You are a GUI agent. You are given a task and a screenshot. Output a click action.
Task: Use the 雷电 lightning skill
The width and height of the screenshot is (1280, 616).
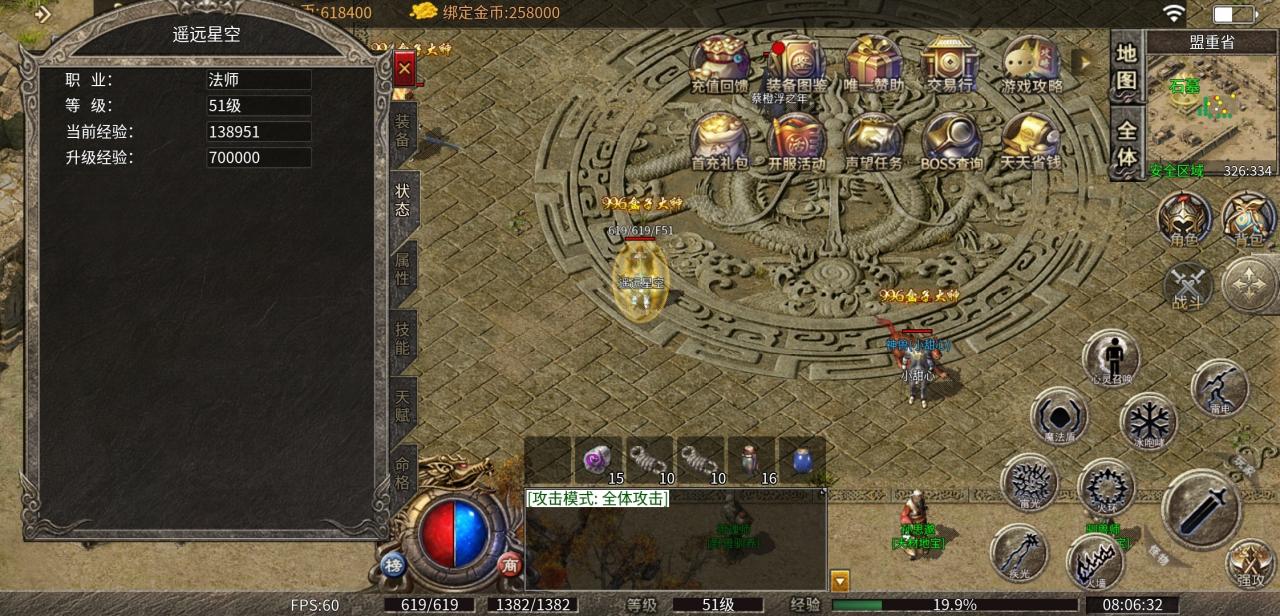tap(1220, 388)
